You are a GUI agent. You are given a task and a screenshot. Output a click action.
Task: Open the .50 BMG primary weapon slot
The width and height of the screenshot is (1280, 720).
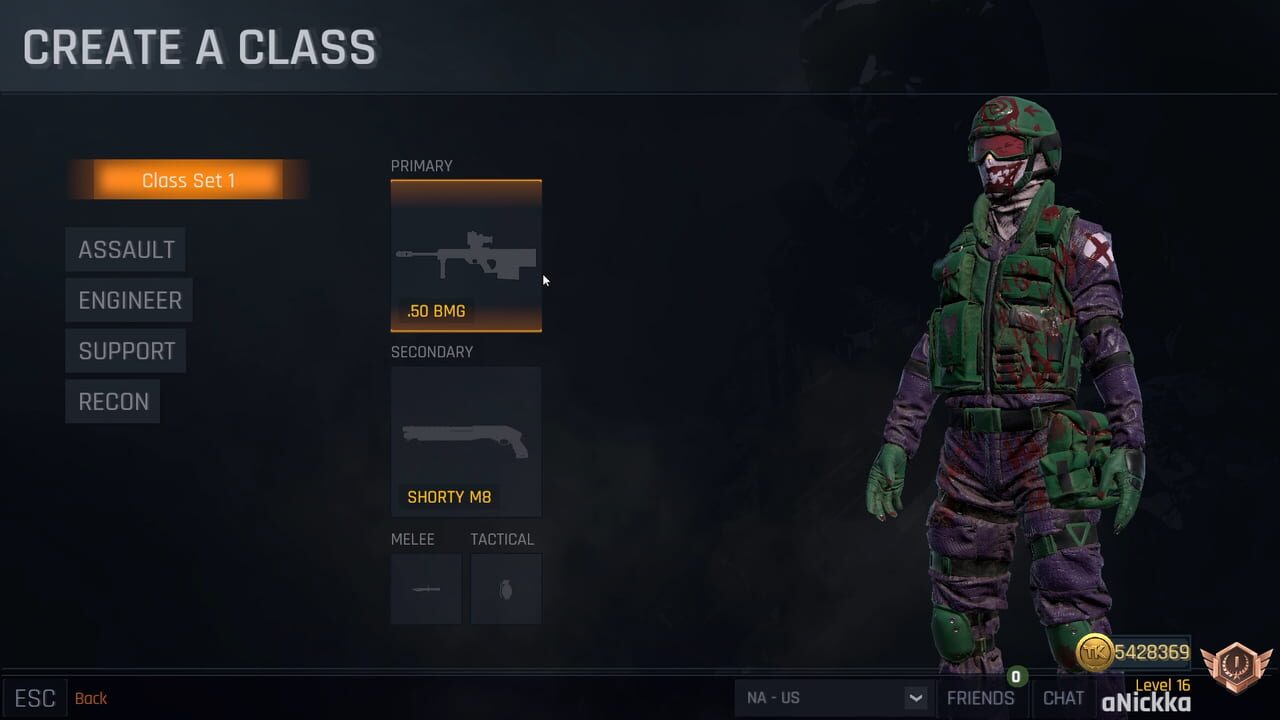click(465, 255)
